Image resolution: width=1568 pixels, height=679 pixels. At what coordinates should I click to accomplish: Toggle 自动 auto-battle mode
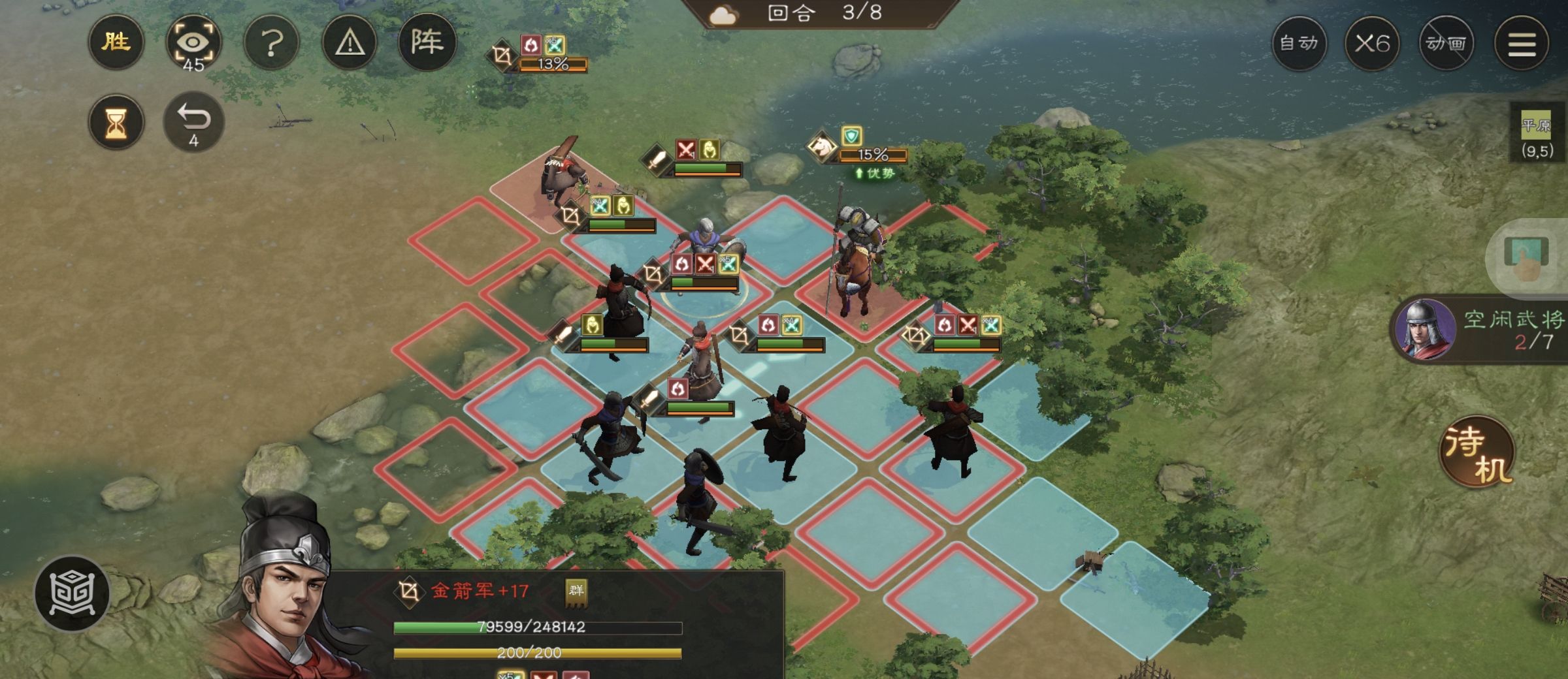[x=1299, y=44]
